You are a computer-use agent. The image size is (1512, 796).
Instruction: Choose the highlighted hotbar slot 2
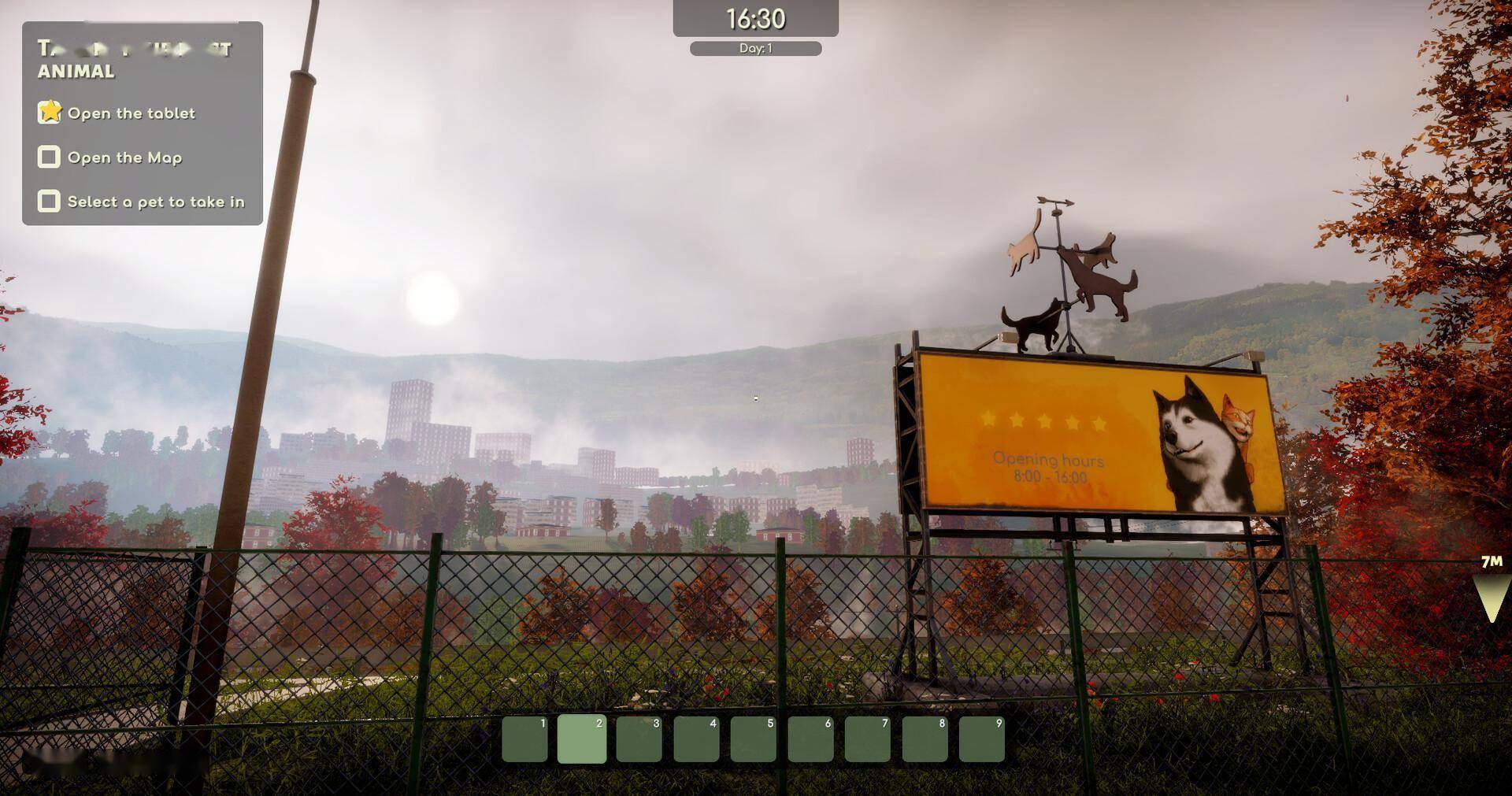582,739
